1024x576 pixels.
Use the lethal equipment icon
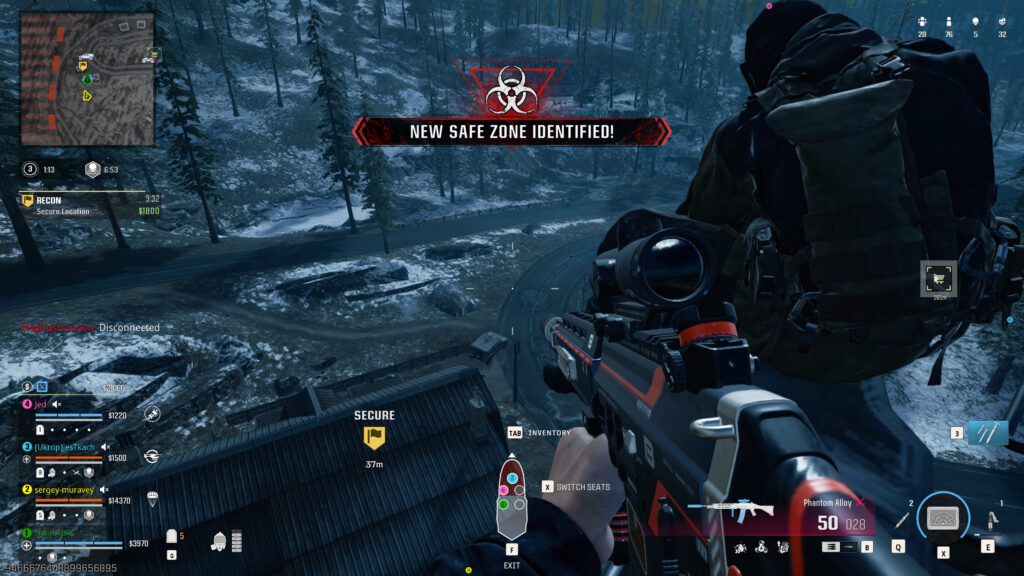tap(989, 520)
